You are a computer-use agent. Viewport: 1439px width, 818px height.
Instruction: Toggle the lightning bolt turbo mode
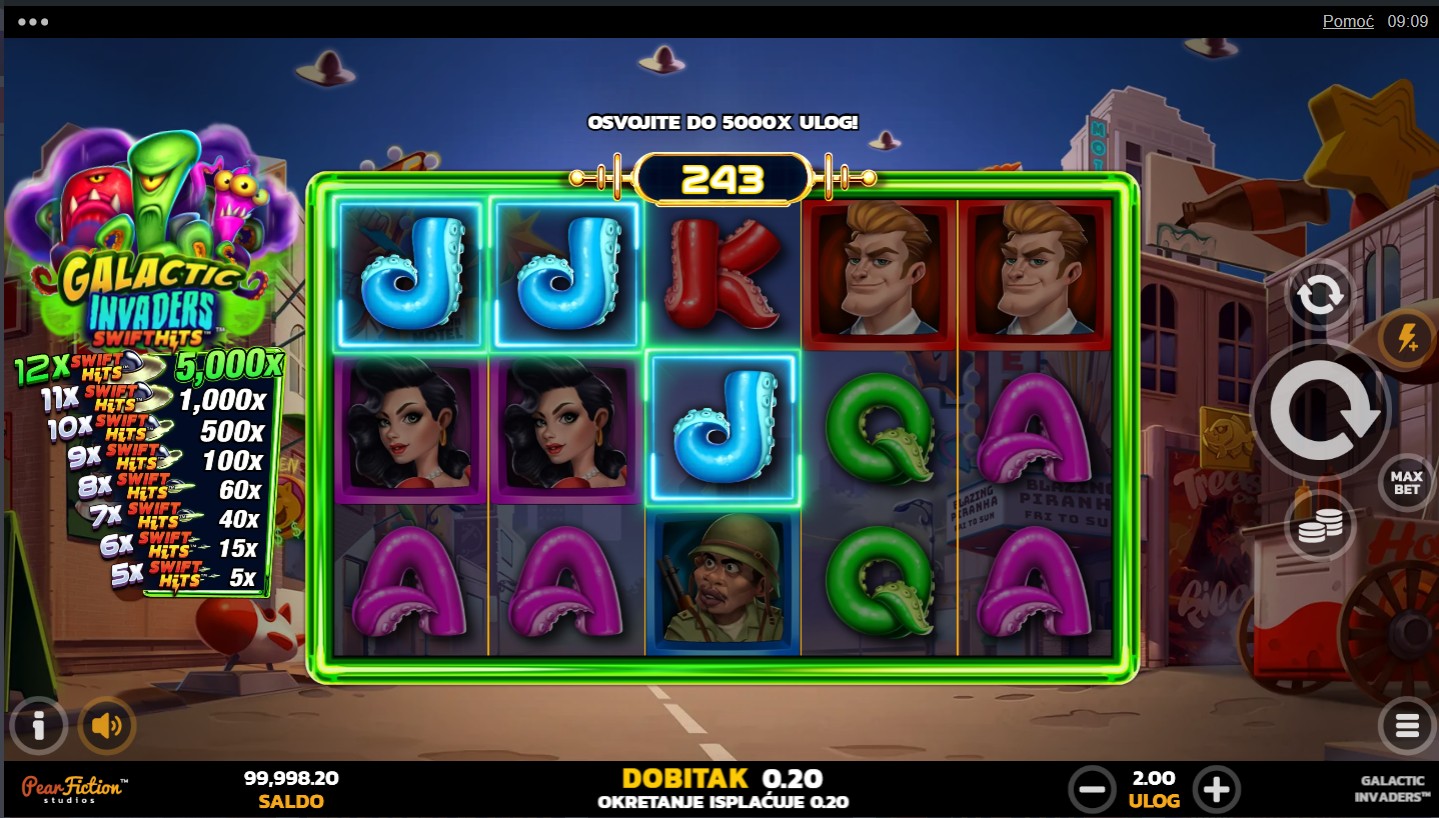pyautogui.click(x=1408, y=340)
